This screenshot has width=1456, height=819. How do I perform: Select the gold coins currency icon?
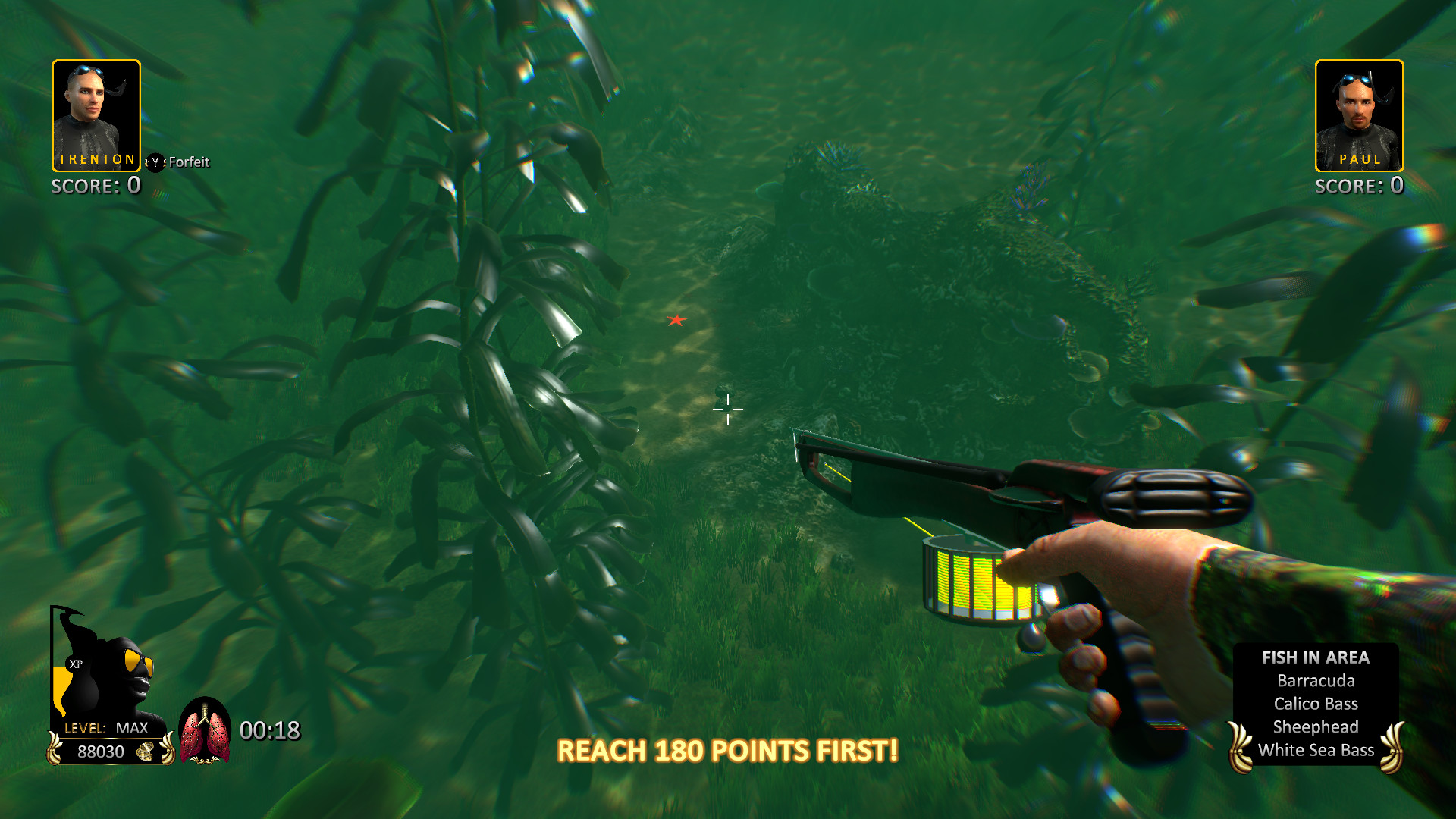pyautogui.click(x=146, y=752)
